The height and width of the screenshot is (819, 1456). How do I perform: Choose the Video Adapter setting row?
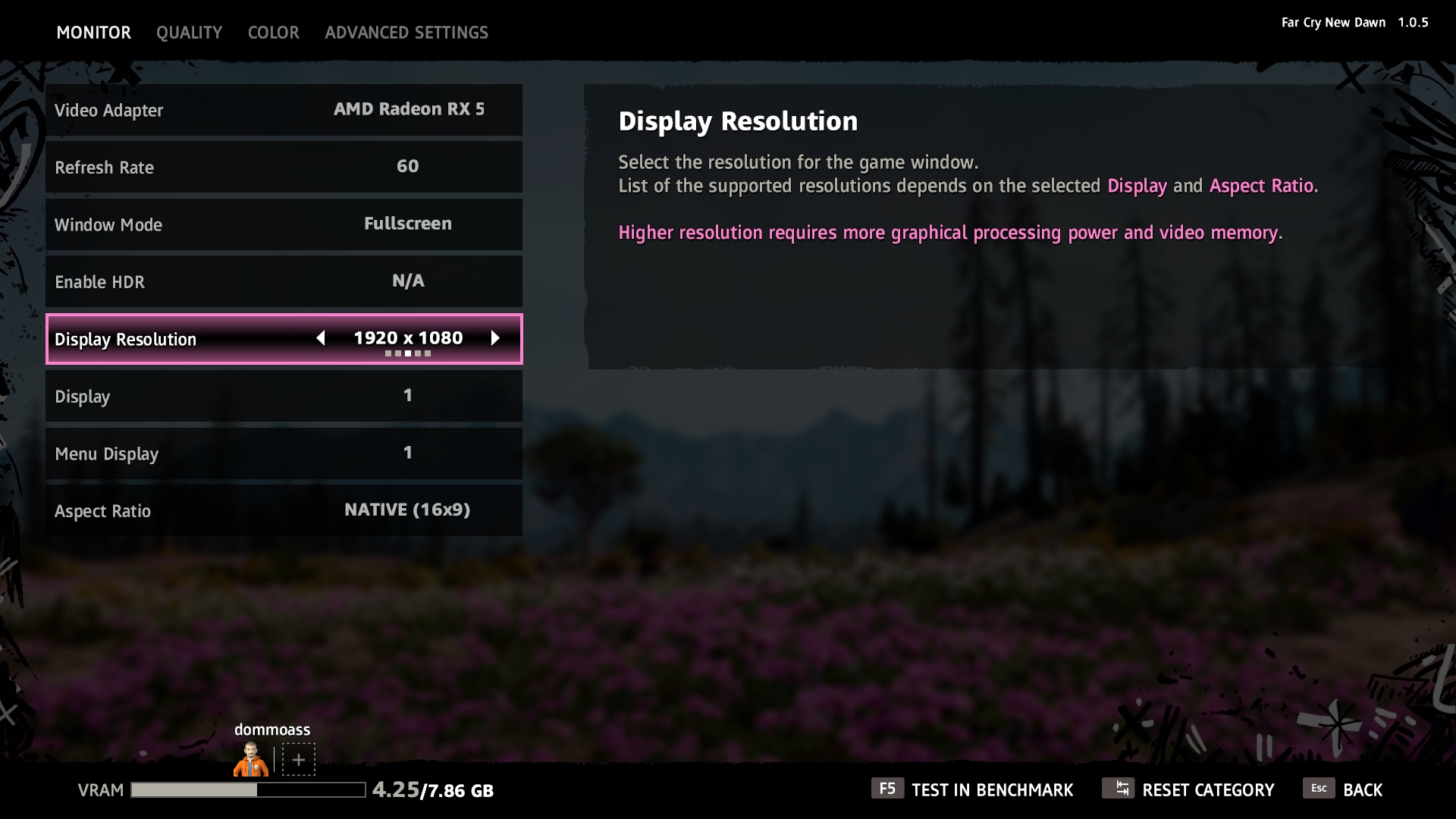point(284,110)
